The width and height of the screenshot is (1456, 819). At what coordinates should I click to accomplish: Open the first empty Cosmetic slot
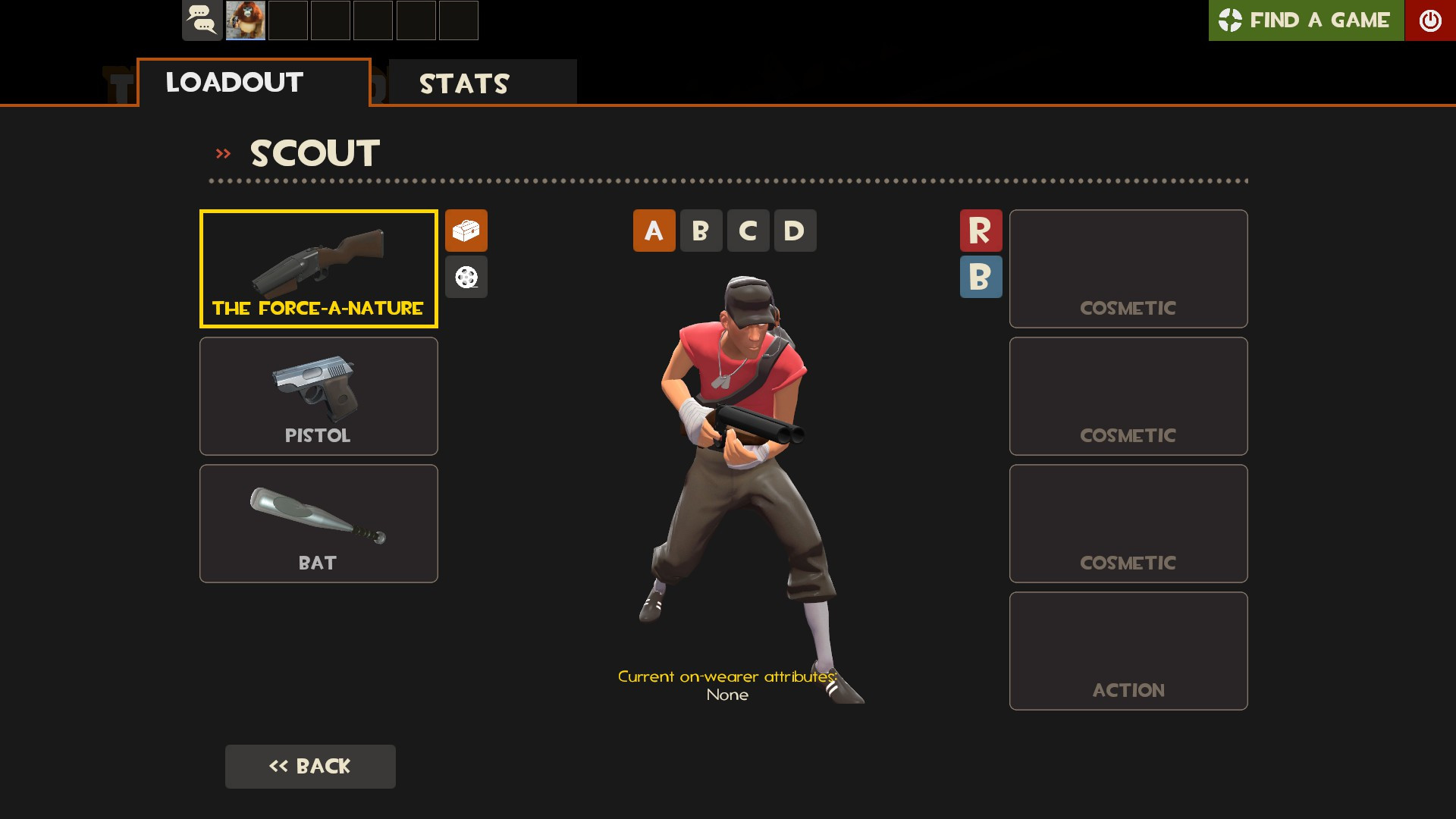click(x=1128, y=268)
